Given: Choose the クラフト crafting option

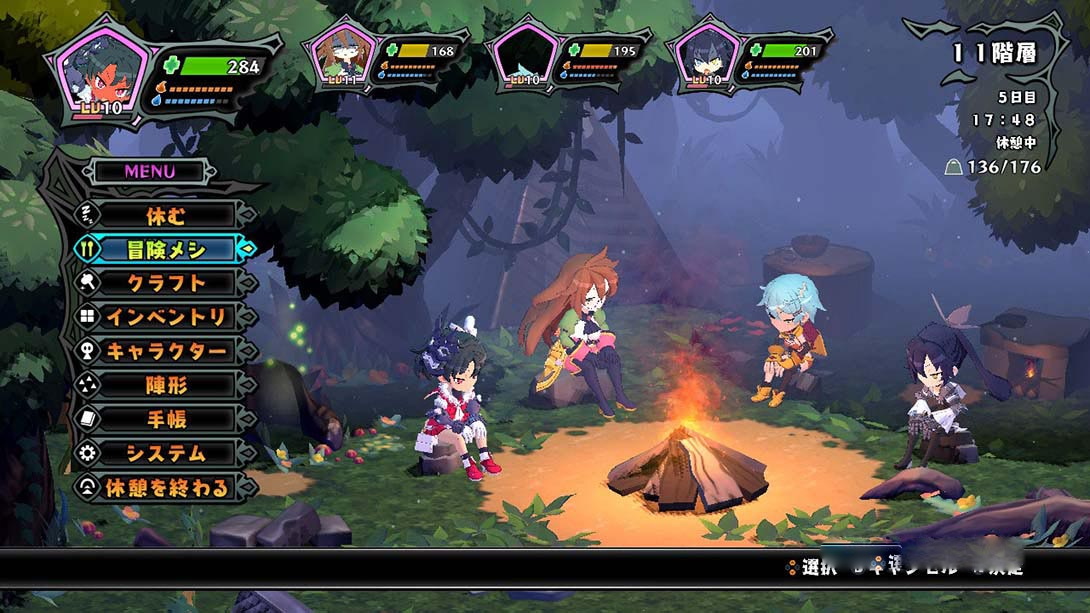Looking at the screenshot, I should tap(165, 283).
